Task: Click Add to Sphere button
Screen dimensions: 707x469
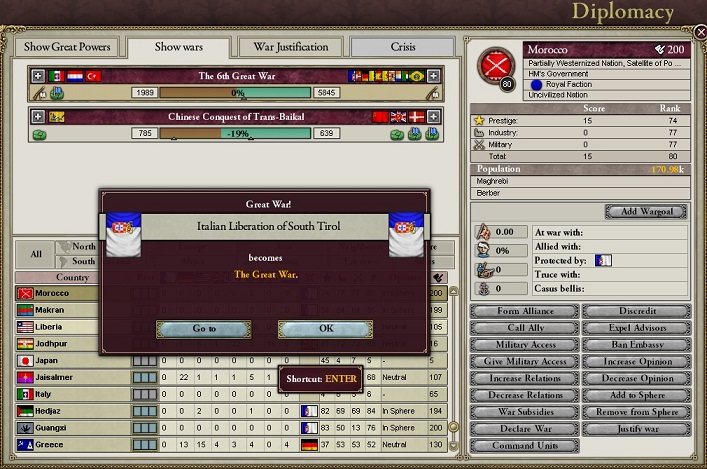Action: point(636,396)
